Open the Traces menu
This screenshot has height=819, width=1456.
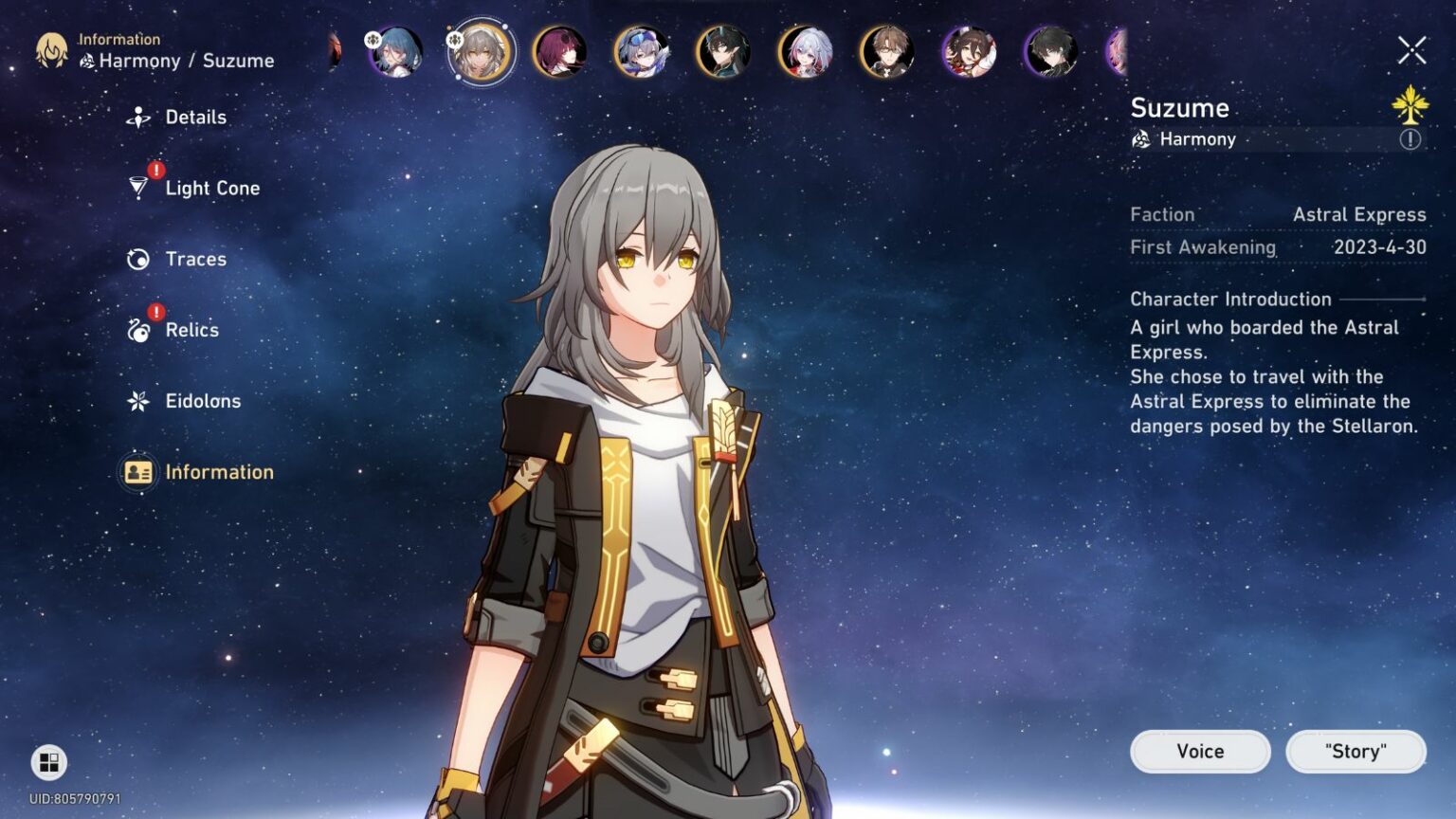pyautogui.click(x=195, y=259)
